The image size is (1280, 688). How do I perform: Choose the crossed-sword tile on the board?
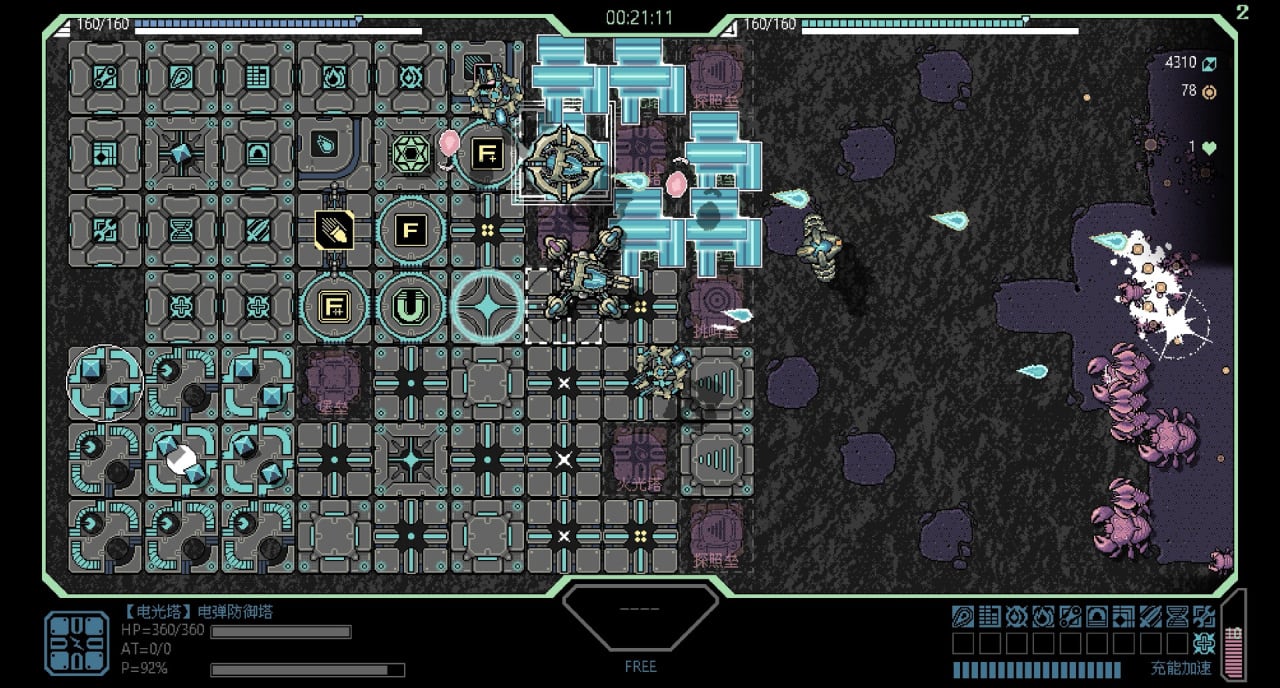[257, 230]
